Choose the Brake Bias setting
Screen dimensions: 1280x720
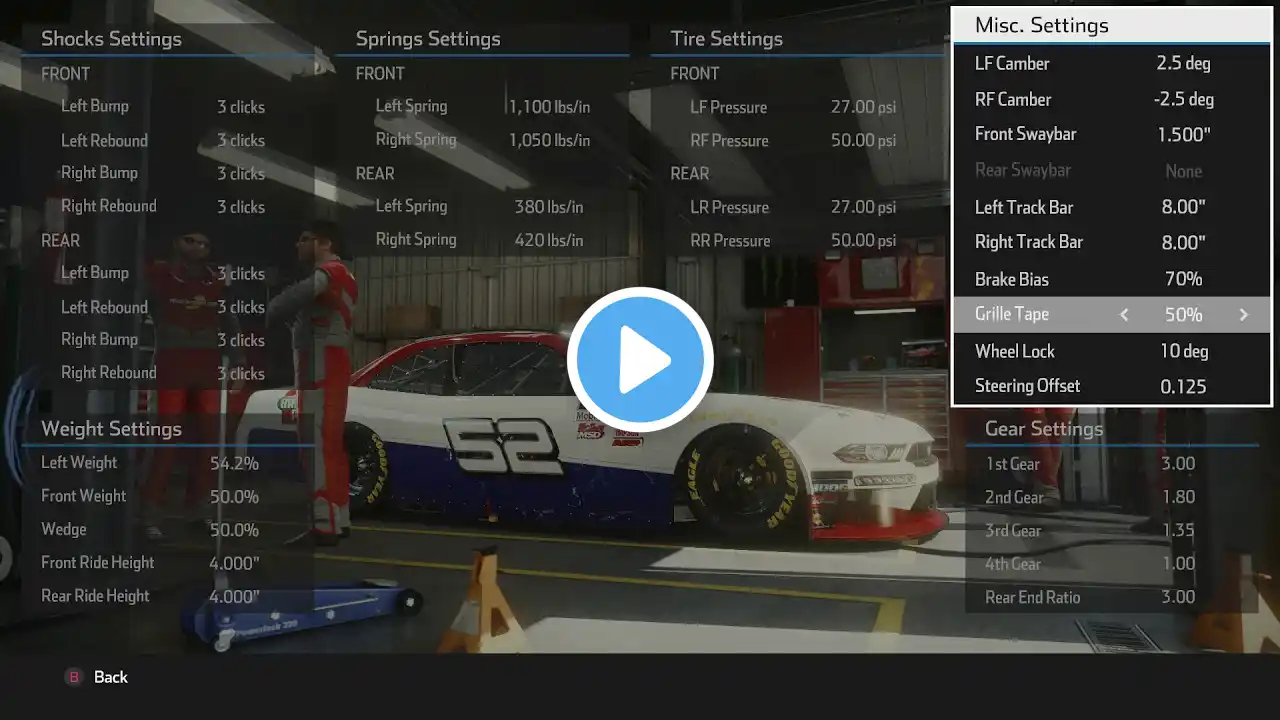point(1110,279)
